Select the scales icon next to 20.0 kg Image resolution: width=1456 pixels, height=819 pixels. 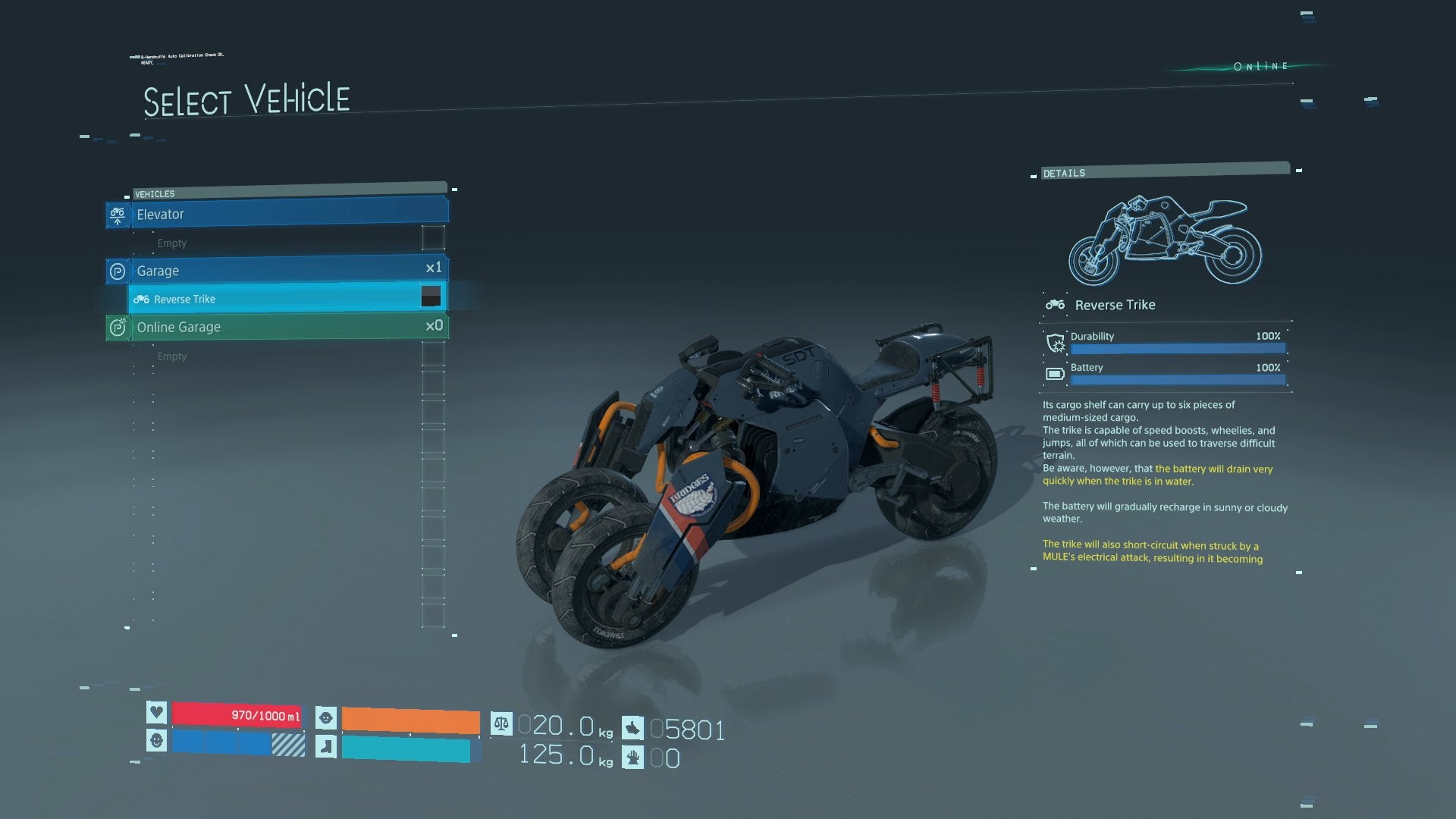[500, 726]
